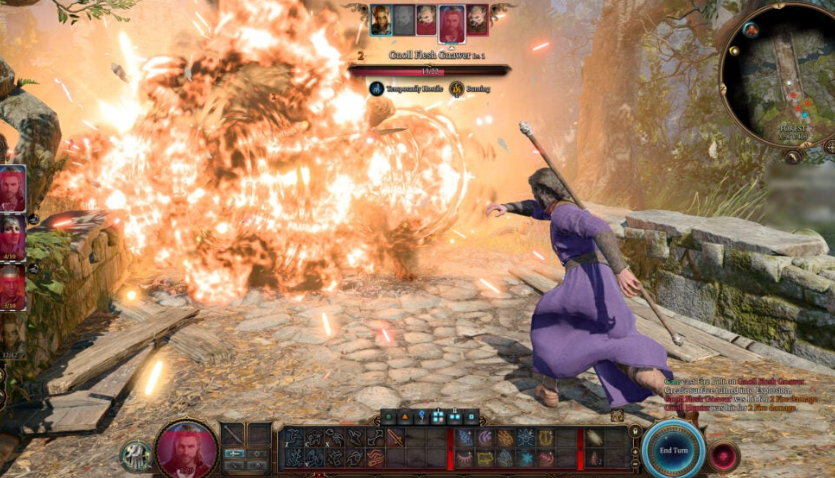Click the player marker icon on the minimap rim

[751, 30]
